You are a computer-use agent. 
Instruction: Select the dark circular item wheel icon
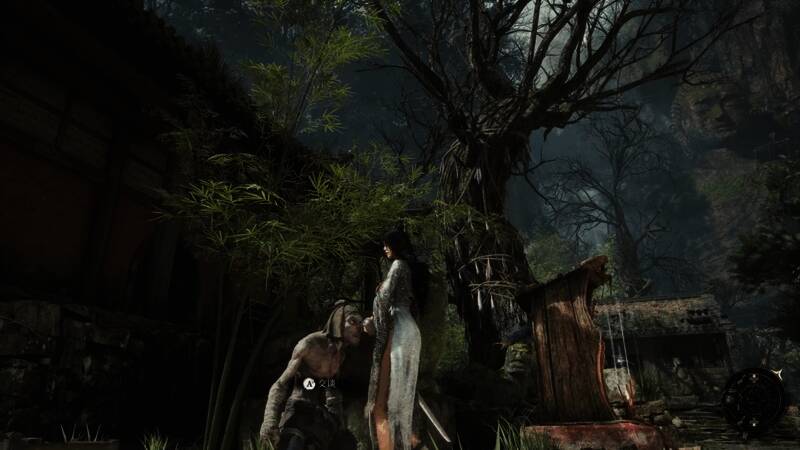pyautogui.click(x=753, y=399)
